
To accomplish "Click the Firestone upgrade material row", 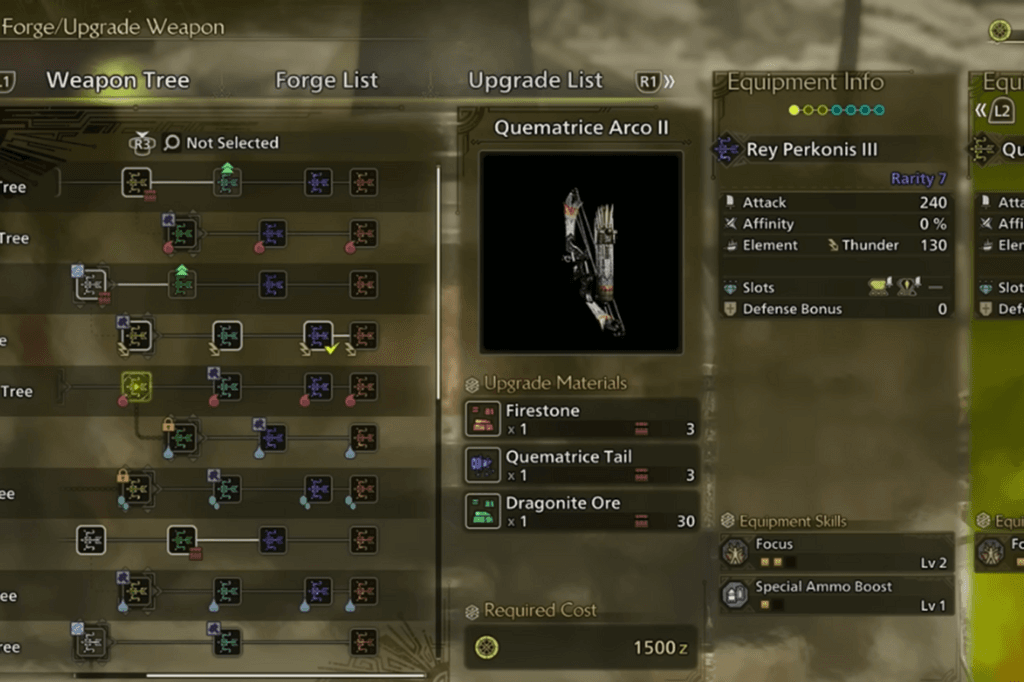I will click(581, 419).
